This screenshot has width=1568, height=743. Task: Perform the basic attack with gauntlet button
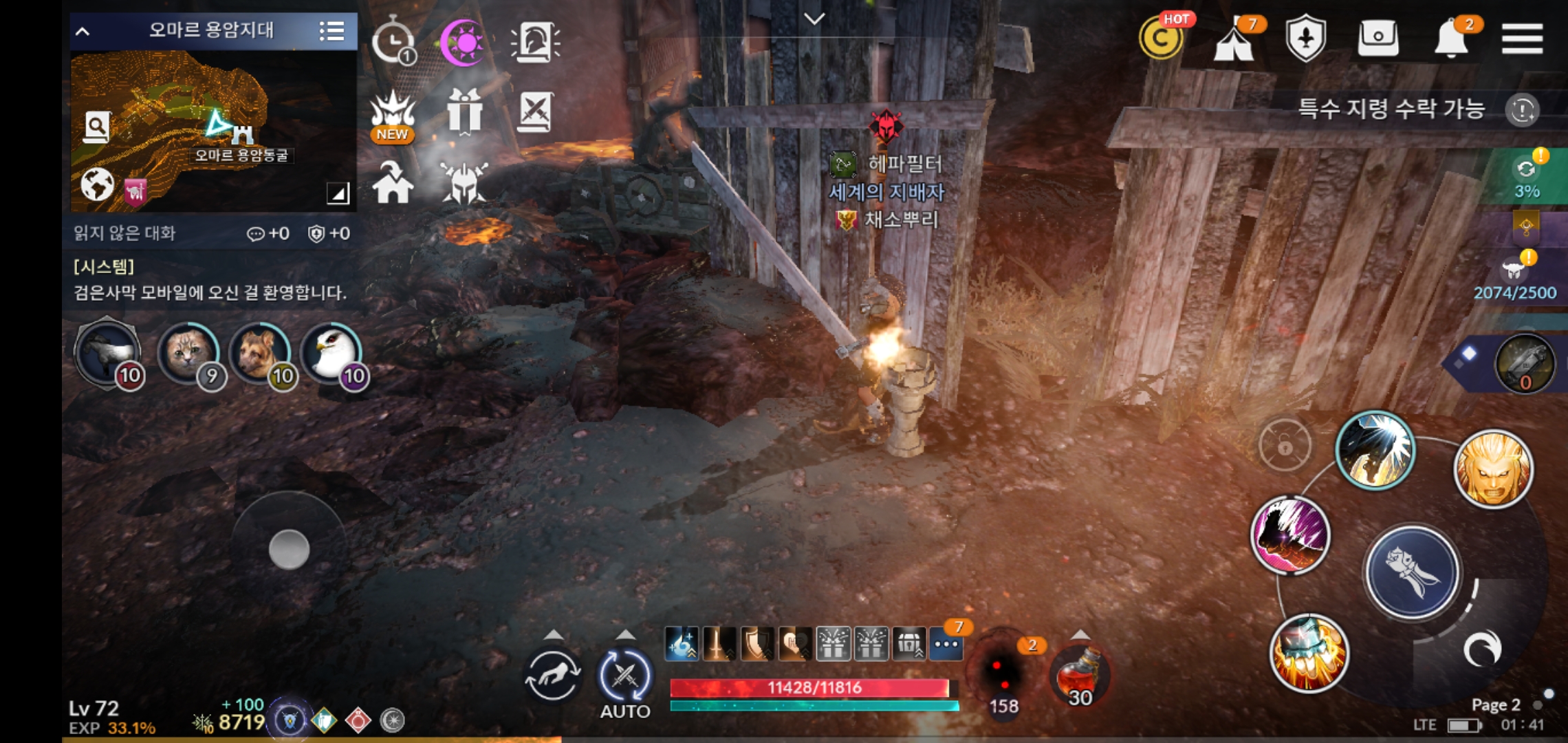click(1412, 572)
